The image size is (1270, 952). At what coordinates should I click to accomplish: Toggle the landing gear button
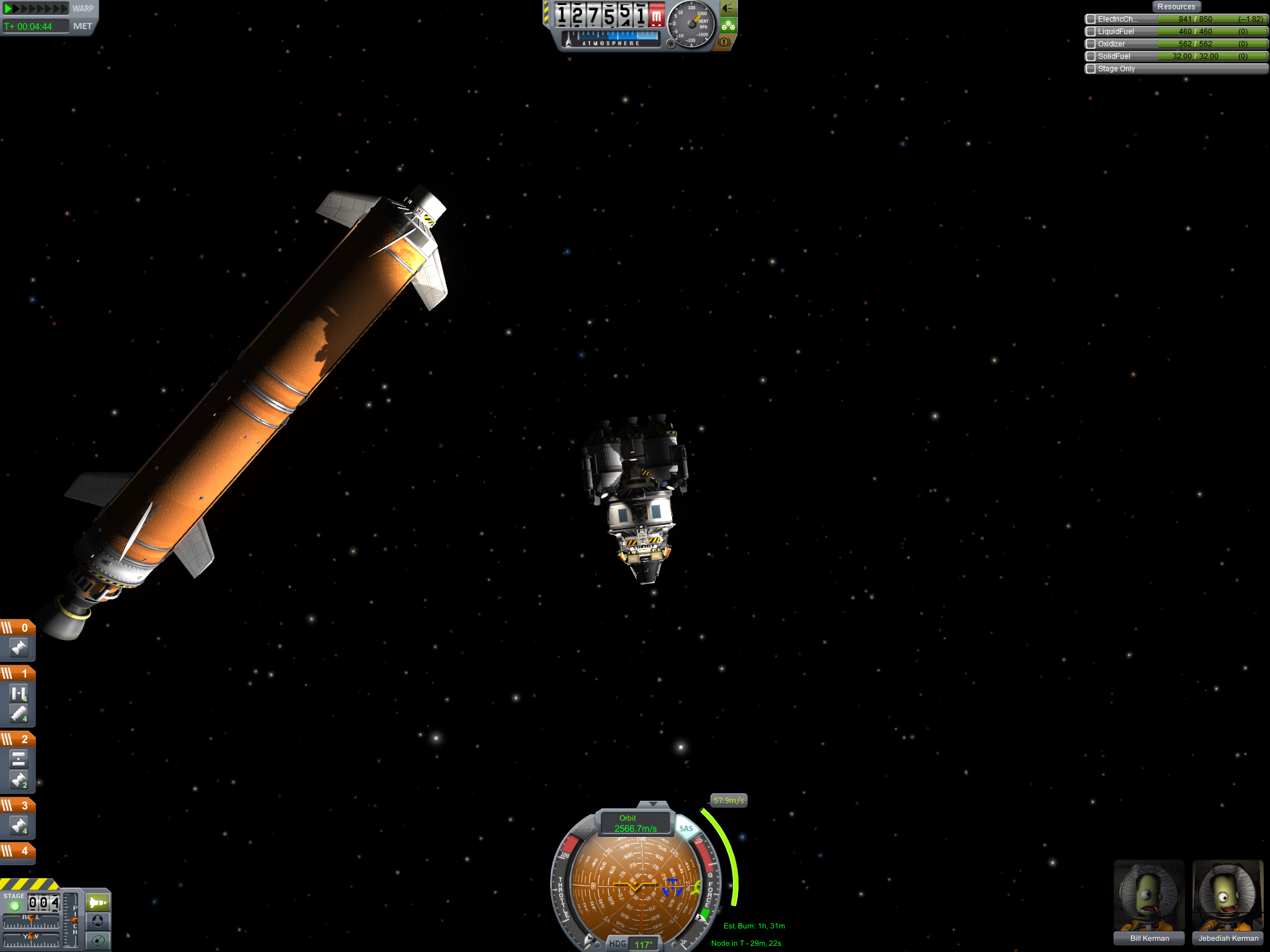click(728, 25)
